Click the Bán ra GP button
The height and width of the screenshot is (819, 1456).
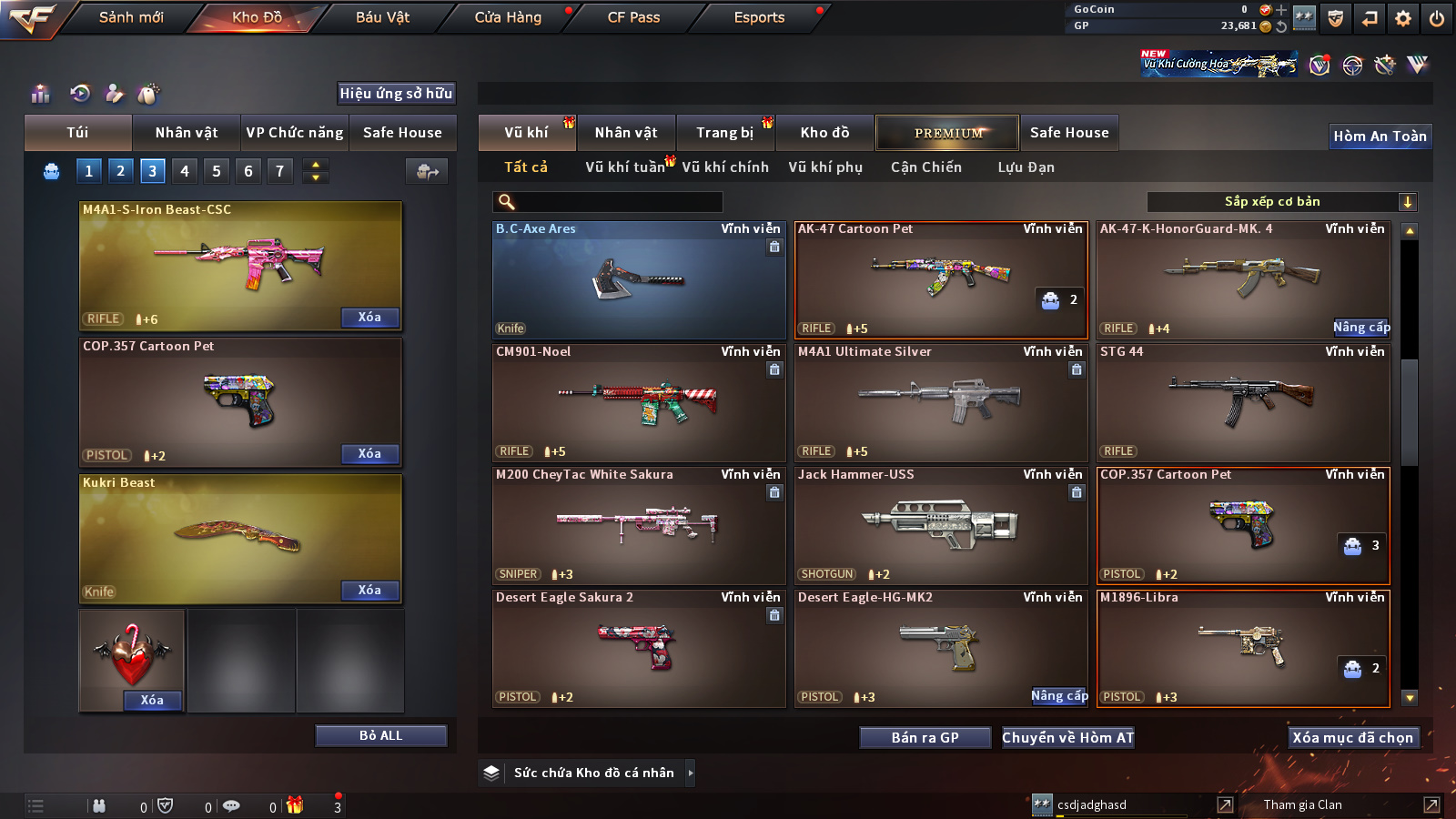pos(925,738)
